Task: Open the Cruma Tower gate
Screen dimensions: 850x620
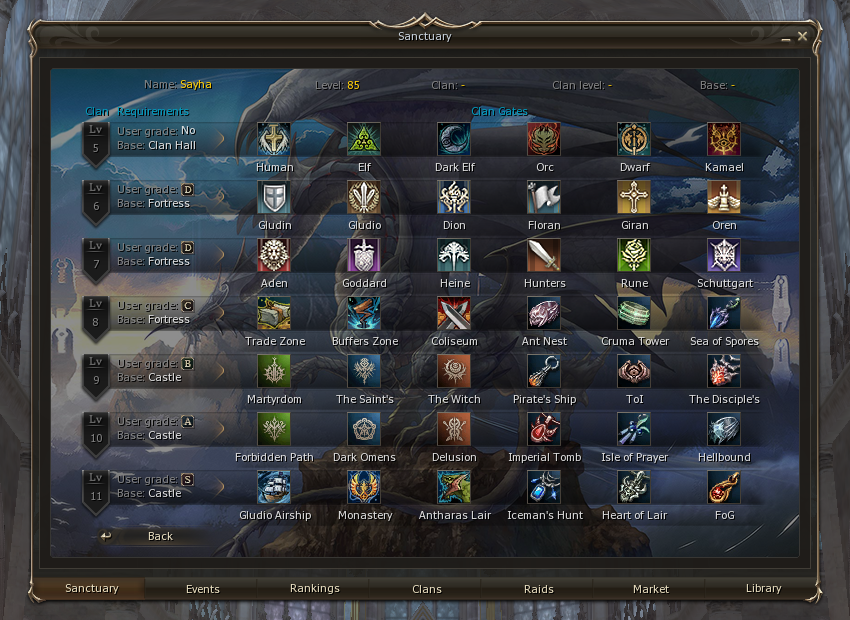Action: (634, 313)
